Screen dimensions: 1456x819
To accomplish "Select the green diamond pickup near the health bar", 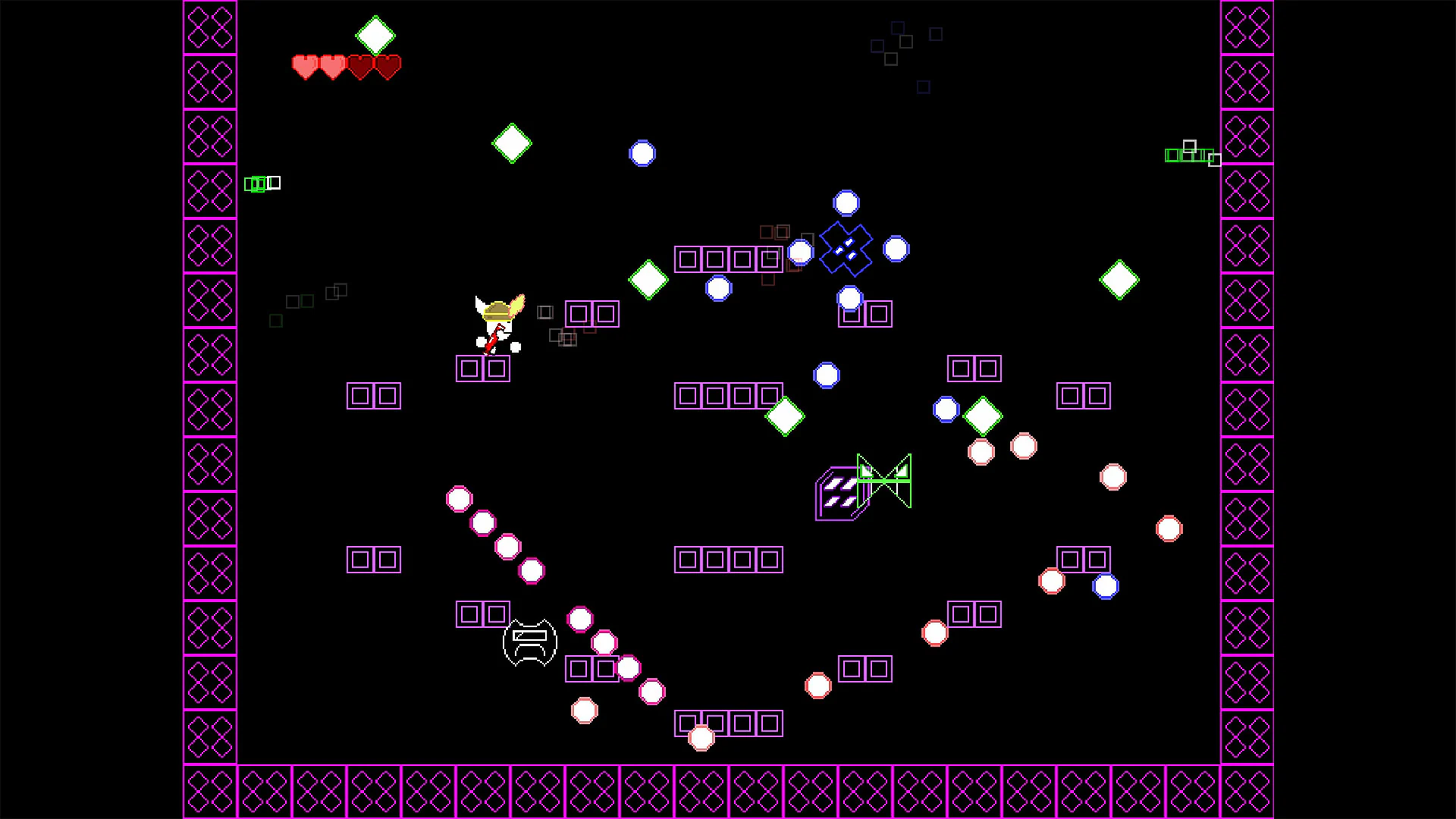I will tap(376, 34).
